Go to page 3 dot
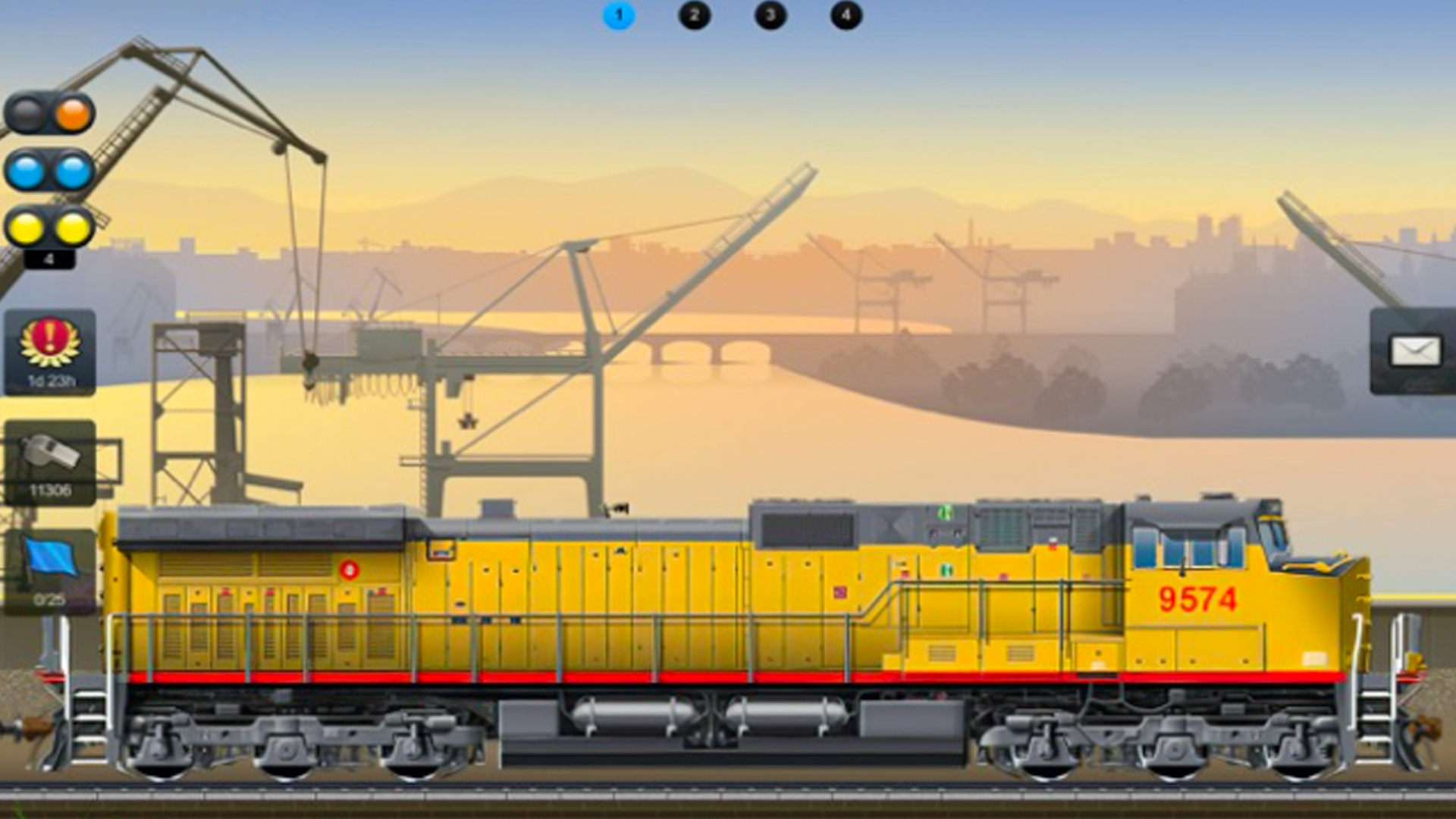Image resolution: width=1456 pixels, height=819 pixels. [770, 15]
